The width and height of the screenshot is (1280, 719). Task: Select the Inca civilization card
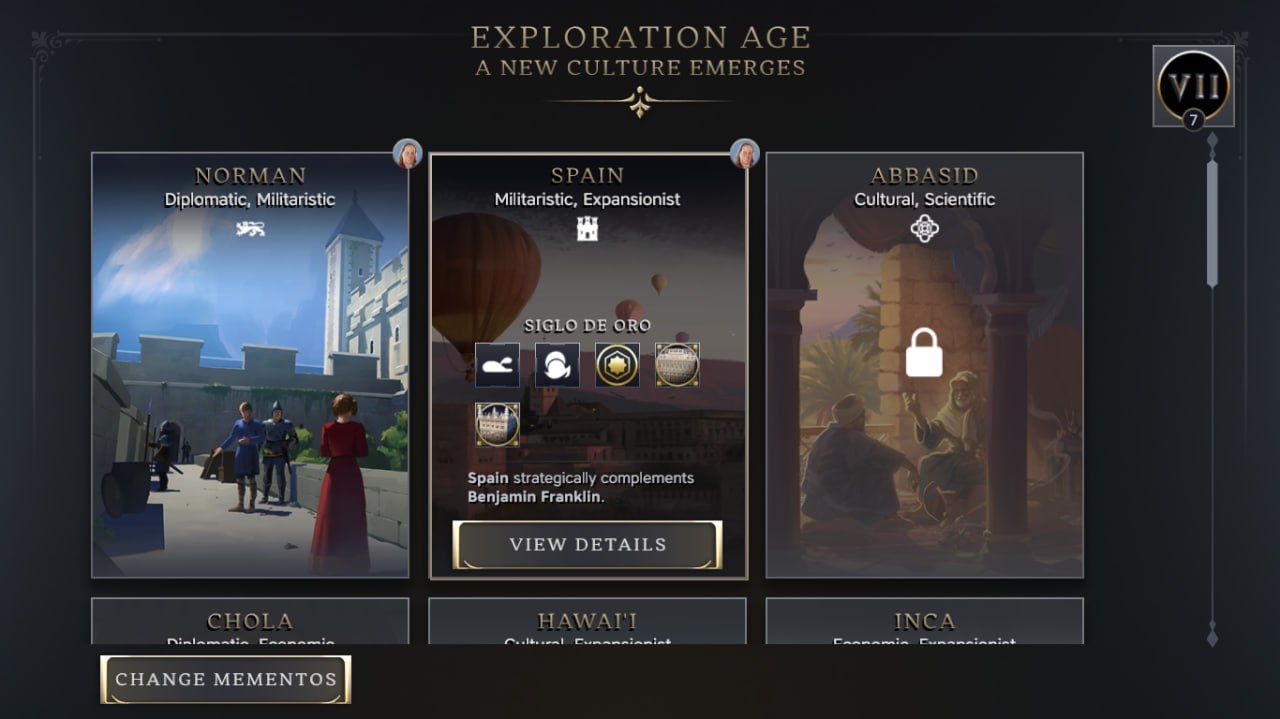click(924, 622)
